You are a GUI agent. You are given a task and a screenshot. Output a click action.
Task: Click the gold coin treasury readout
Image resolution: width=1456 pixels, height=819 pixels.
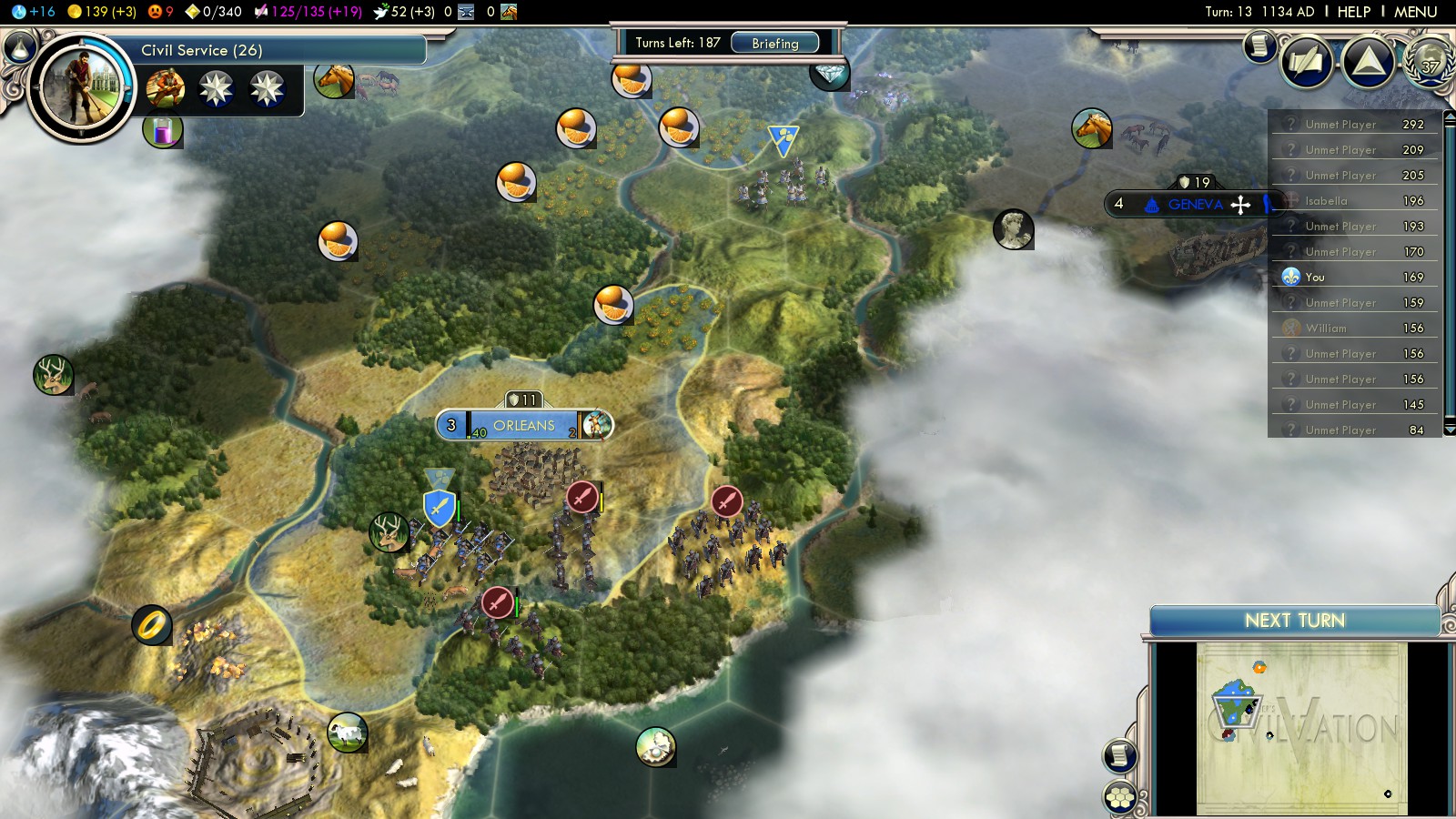102,12
